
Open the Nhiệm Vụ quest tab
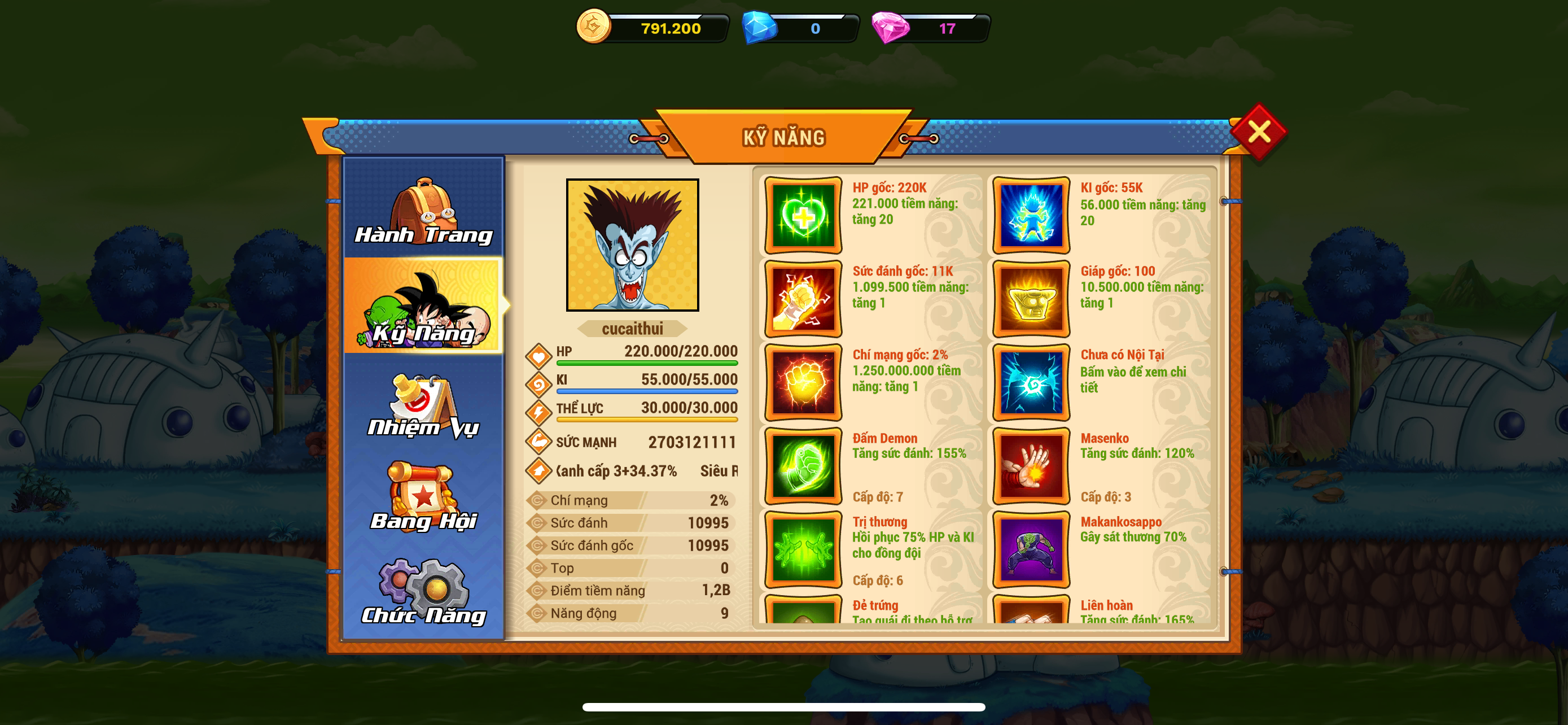(424, 405)
